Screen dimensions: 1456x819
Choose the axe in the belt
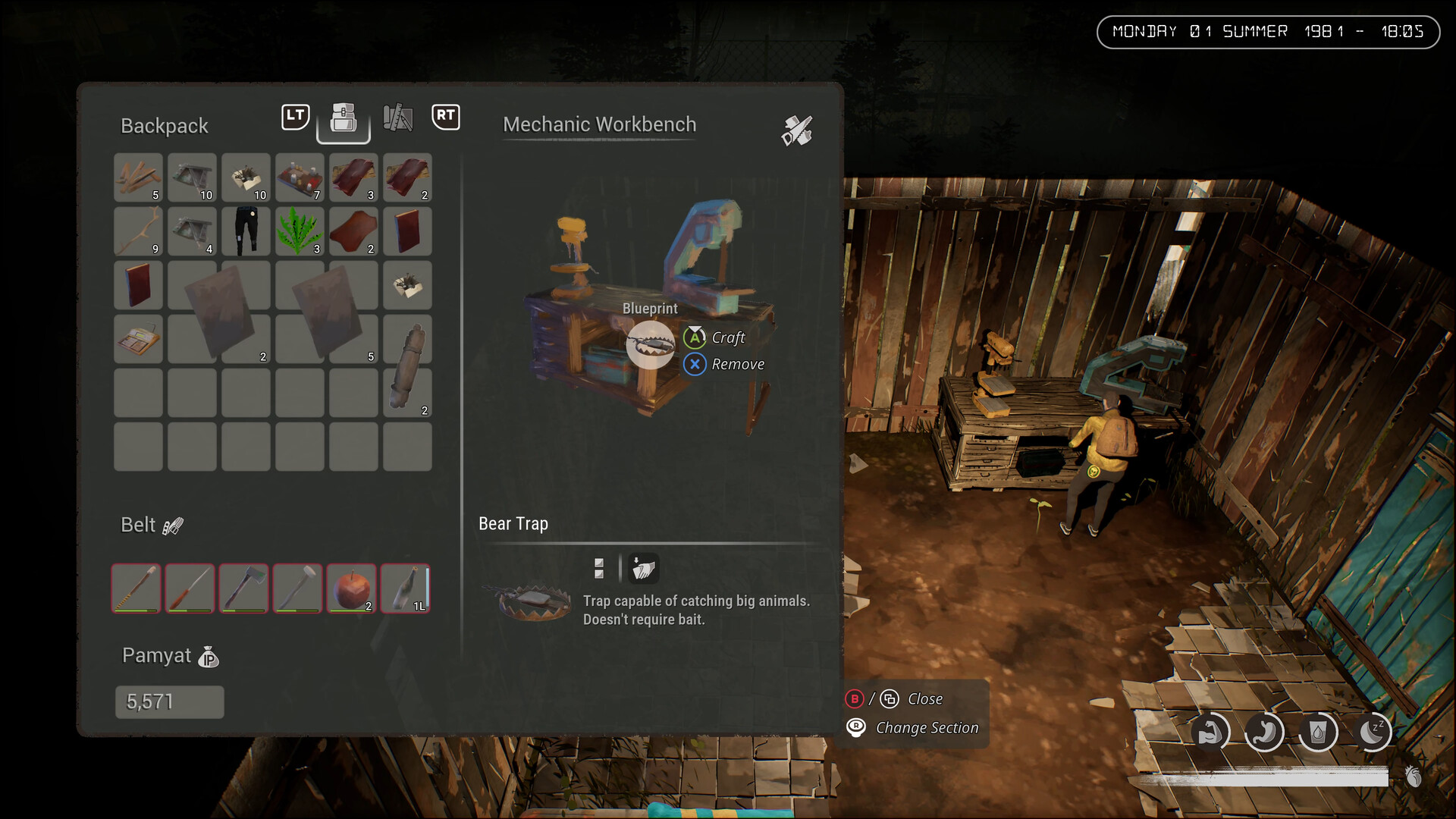(x=243, y=588)
